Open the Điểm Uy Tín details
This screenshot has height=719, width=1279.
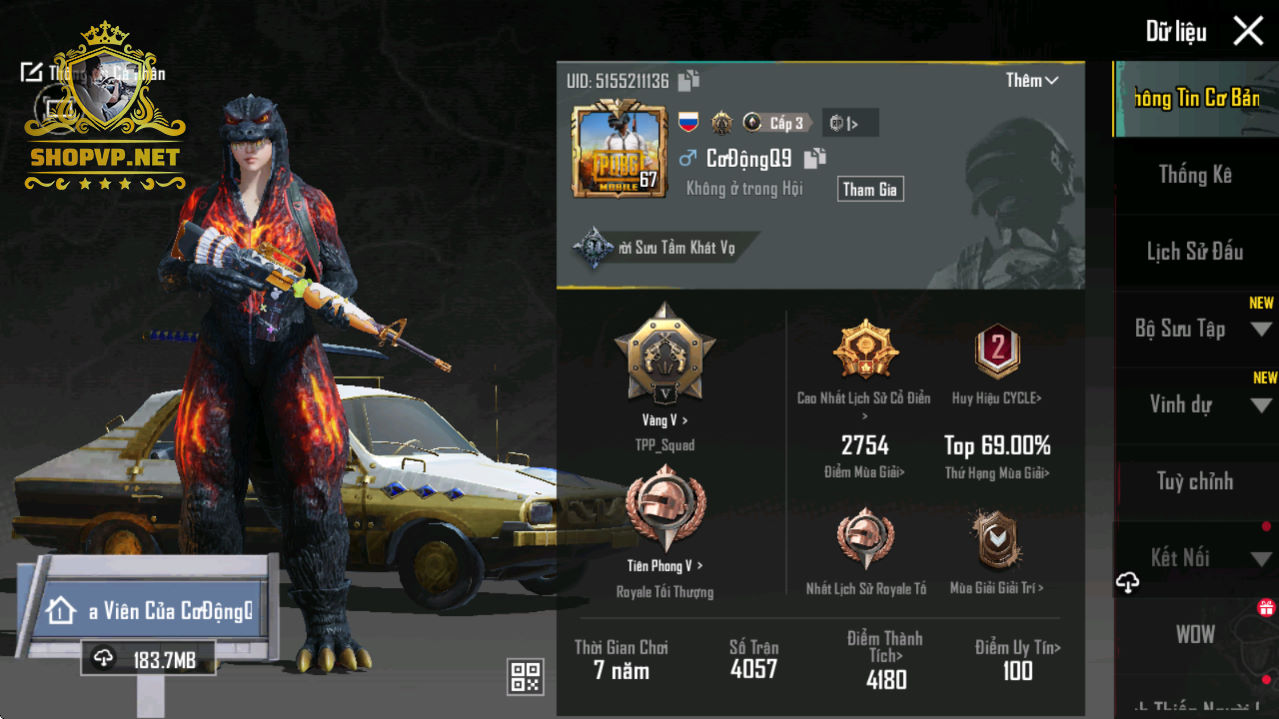pos(1018,660)
